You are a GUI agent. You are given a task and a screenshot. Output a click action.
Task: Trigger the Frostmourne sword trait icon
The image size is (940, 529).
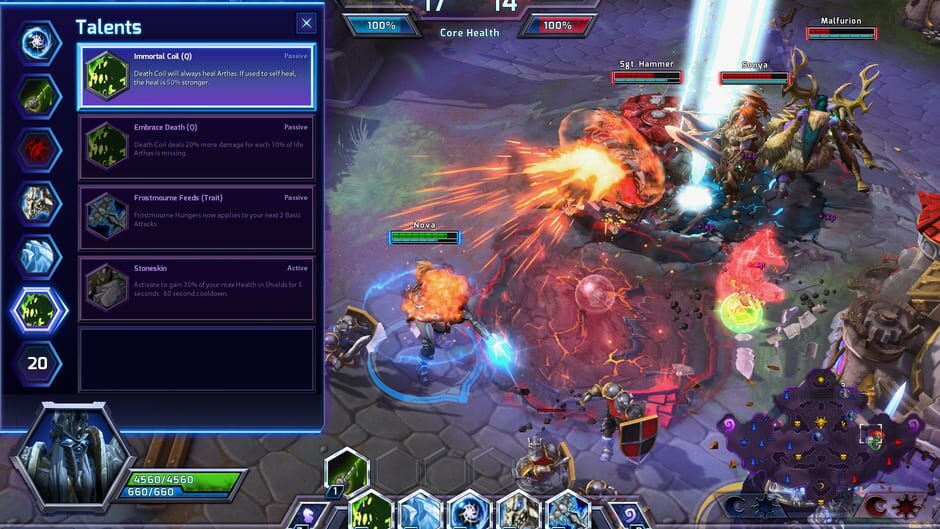(x=567, y=511)
